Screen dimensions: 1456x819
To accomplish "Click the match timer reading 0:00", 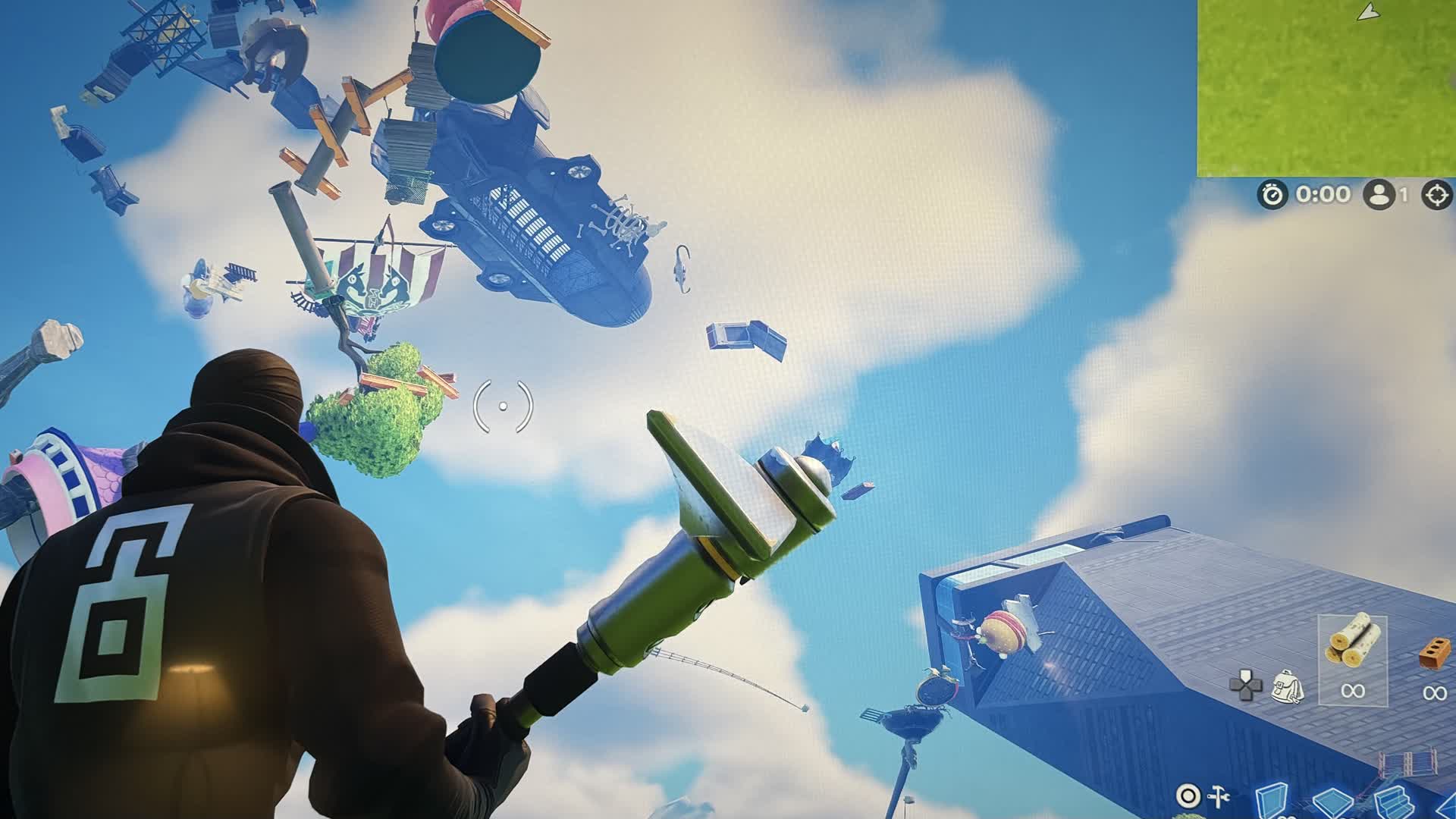I will [1323, 195].
